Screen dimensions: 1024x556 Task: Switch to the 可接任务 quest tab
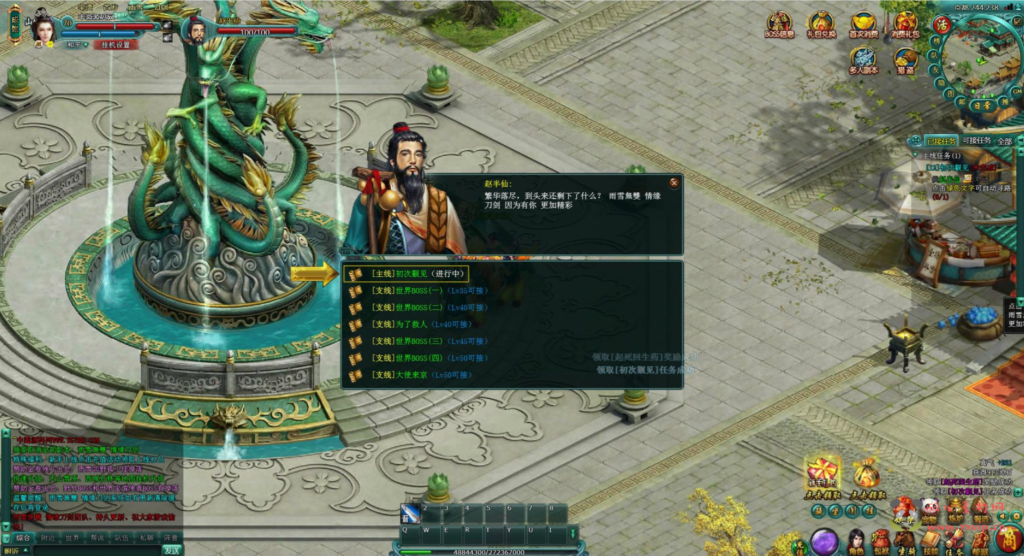click(x=975, y=141)
